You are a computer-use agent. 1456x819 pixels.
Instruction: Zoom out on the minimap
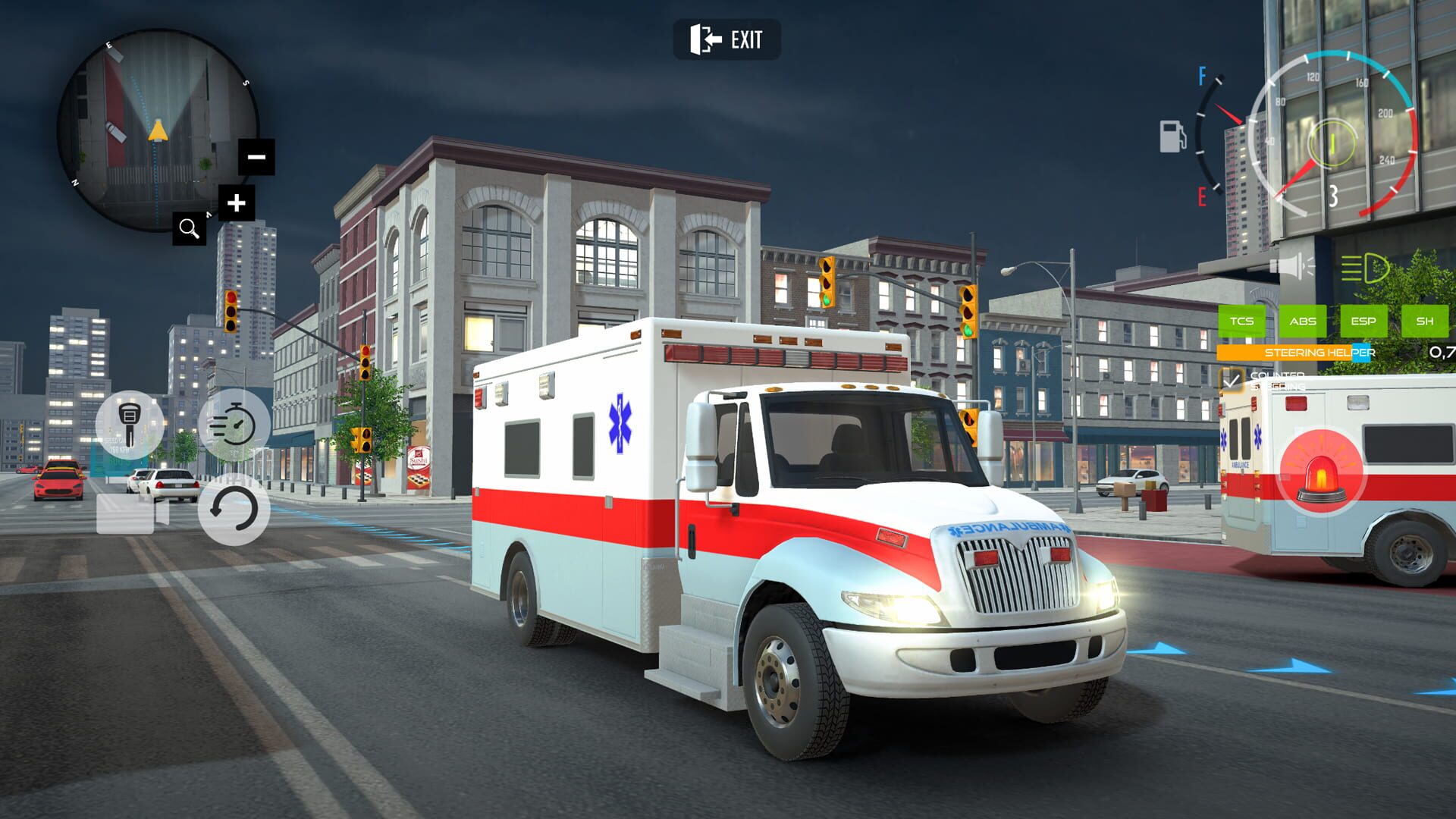[256, 157]
